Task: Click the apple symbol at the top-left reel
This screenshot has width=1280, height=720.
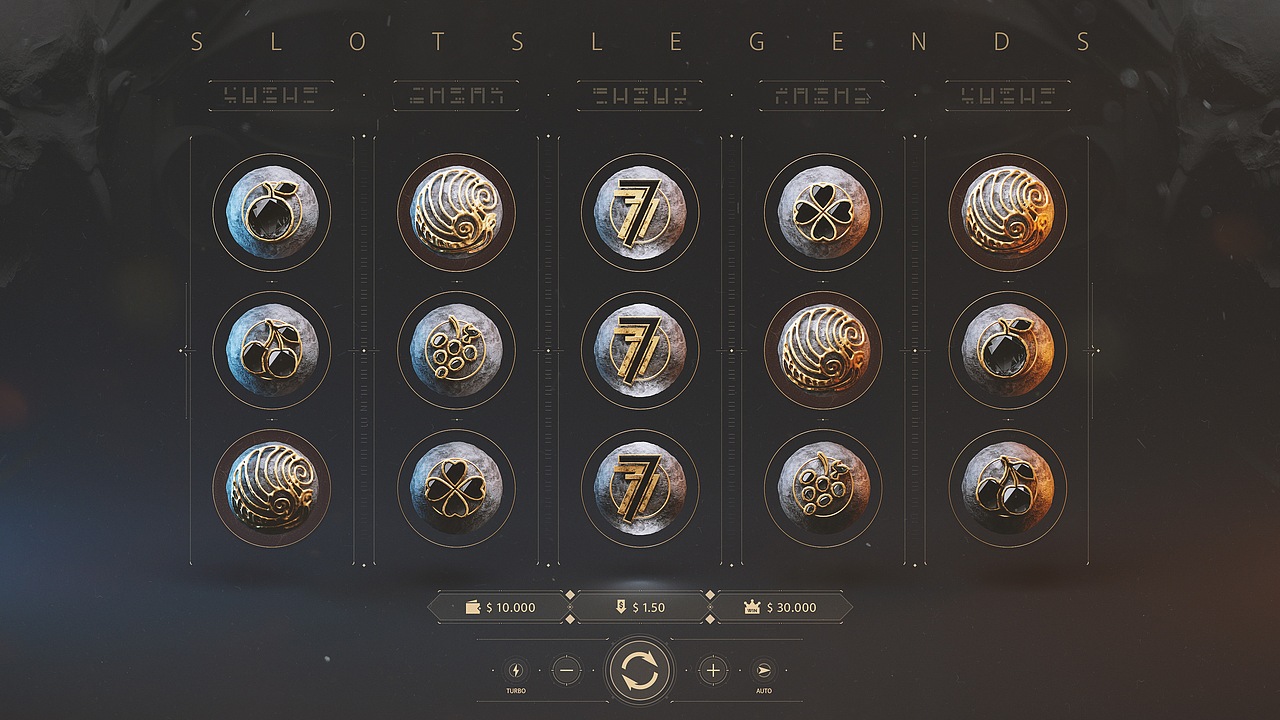Action: 273,212
